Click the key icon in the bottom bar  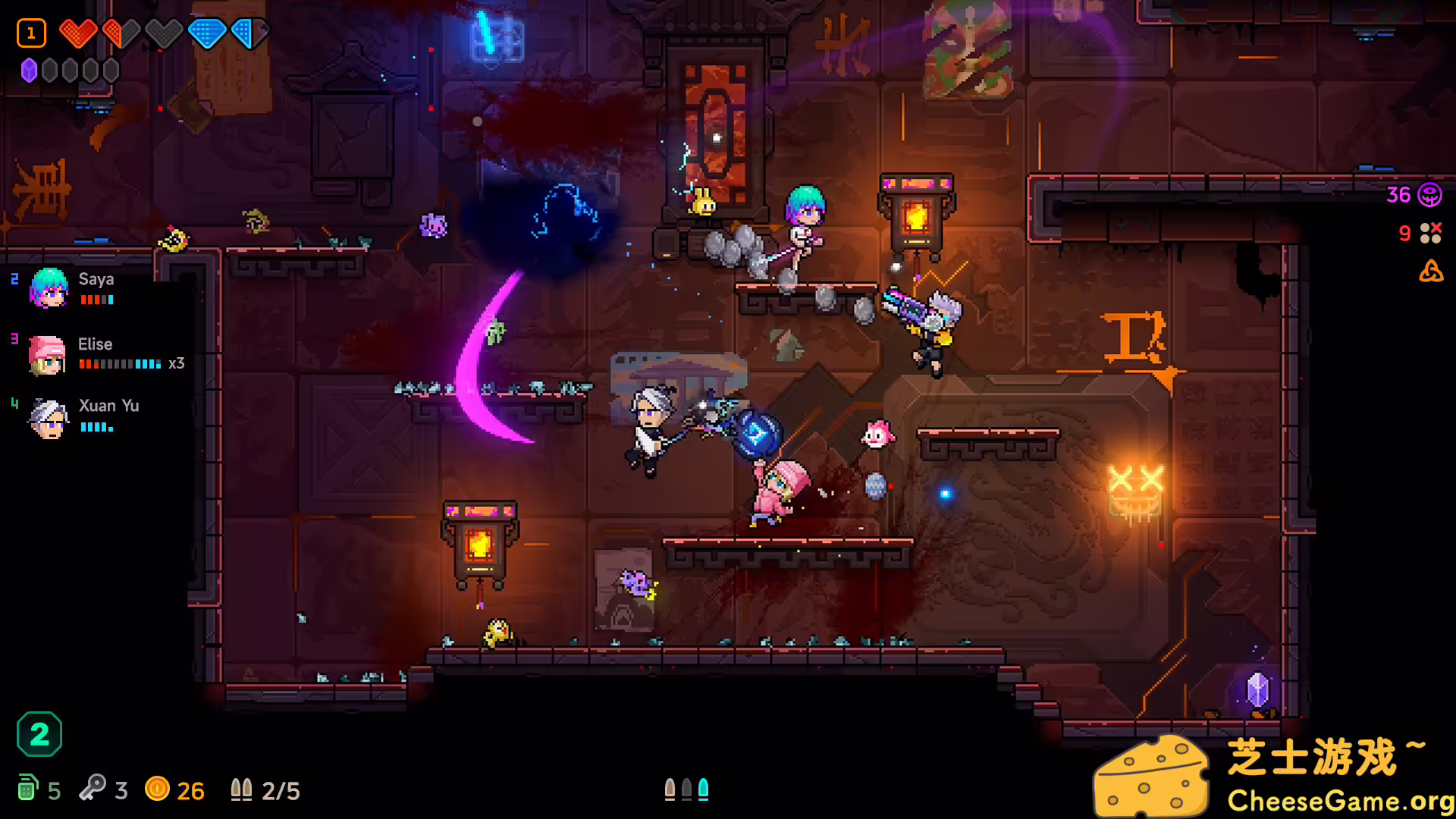93,790
